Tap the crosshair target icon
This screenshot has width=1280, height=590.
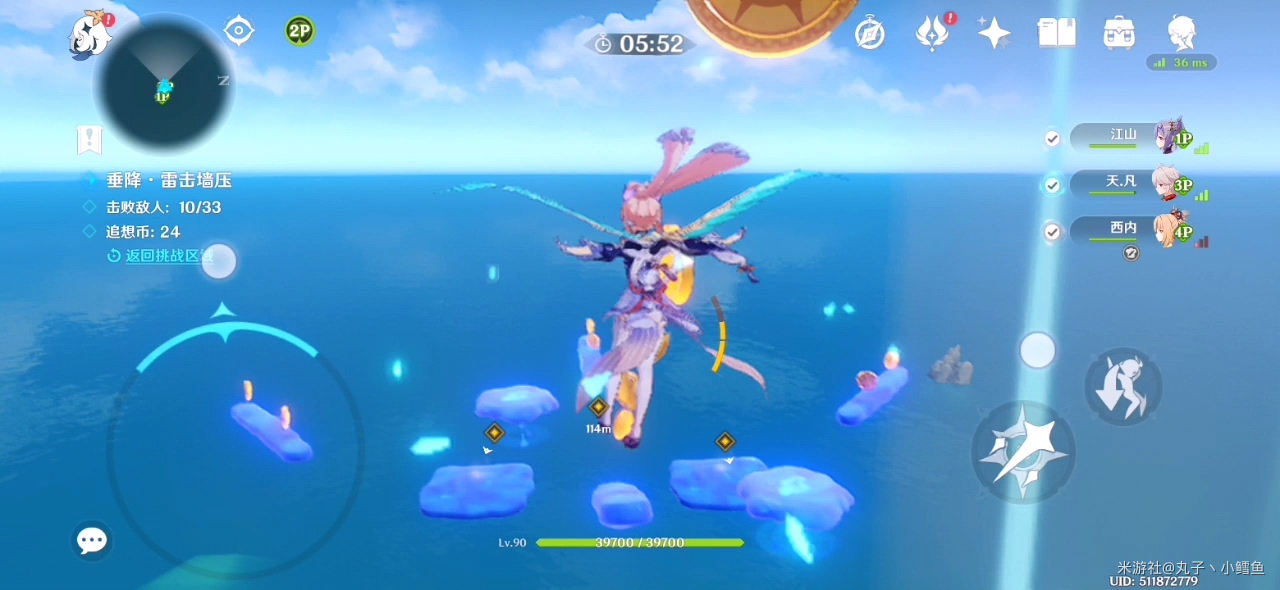(x=238, y=31)
